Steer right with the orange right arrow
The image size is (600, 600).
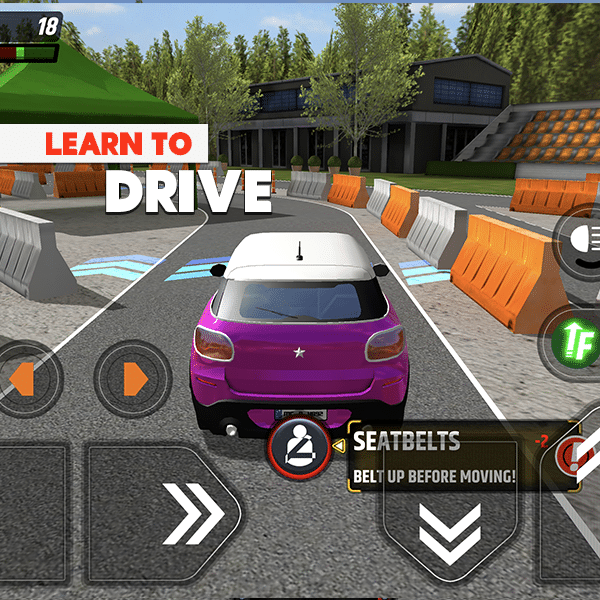coord(134,379)
